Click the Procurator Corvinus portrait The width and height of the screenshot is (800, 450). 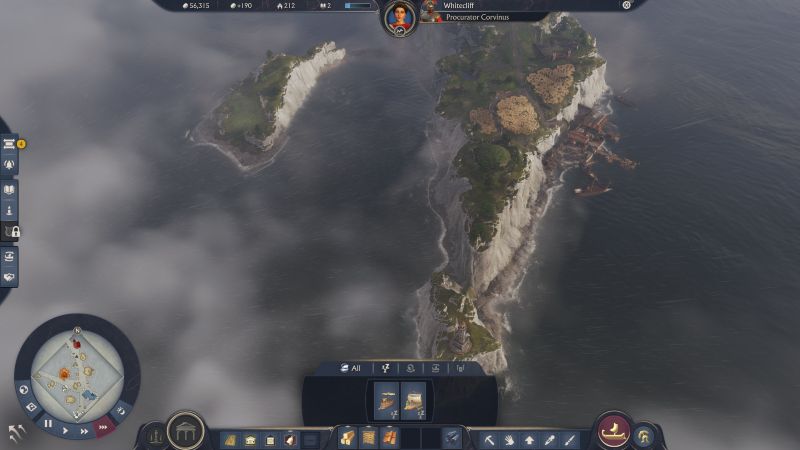point(431,11)
